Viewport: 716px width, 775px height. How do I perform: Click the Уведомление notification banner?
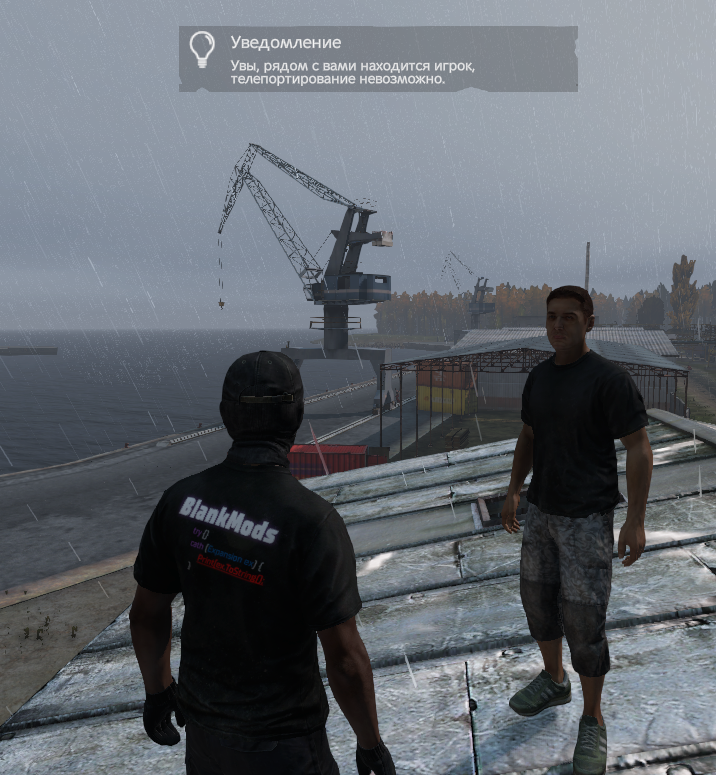click(378, 60)
